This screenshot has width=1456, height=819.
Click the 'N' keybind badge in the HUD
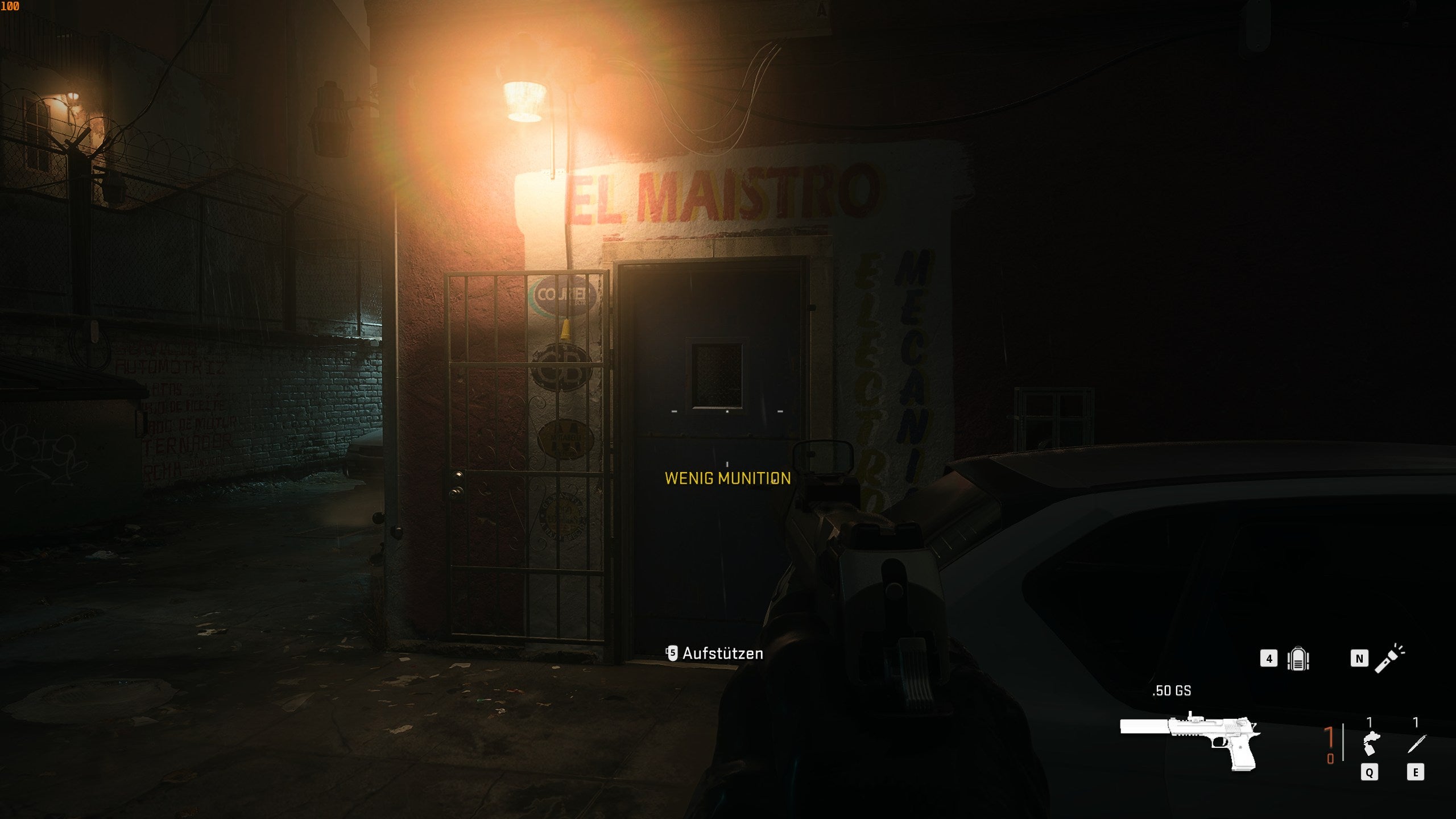click(x=1359, y=659)
